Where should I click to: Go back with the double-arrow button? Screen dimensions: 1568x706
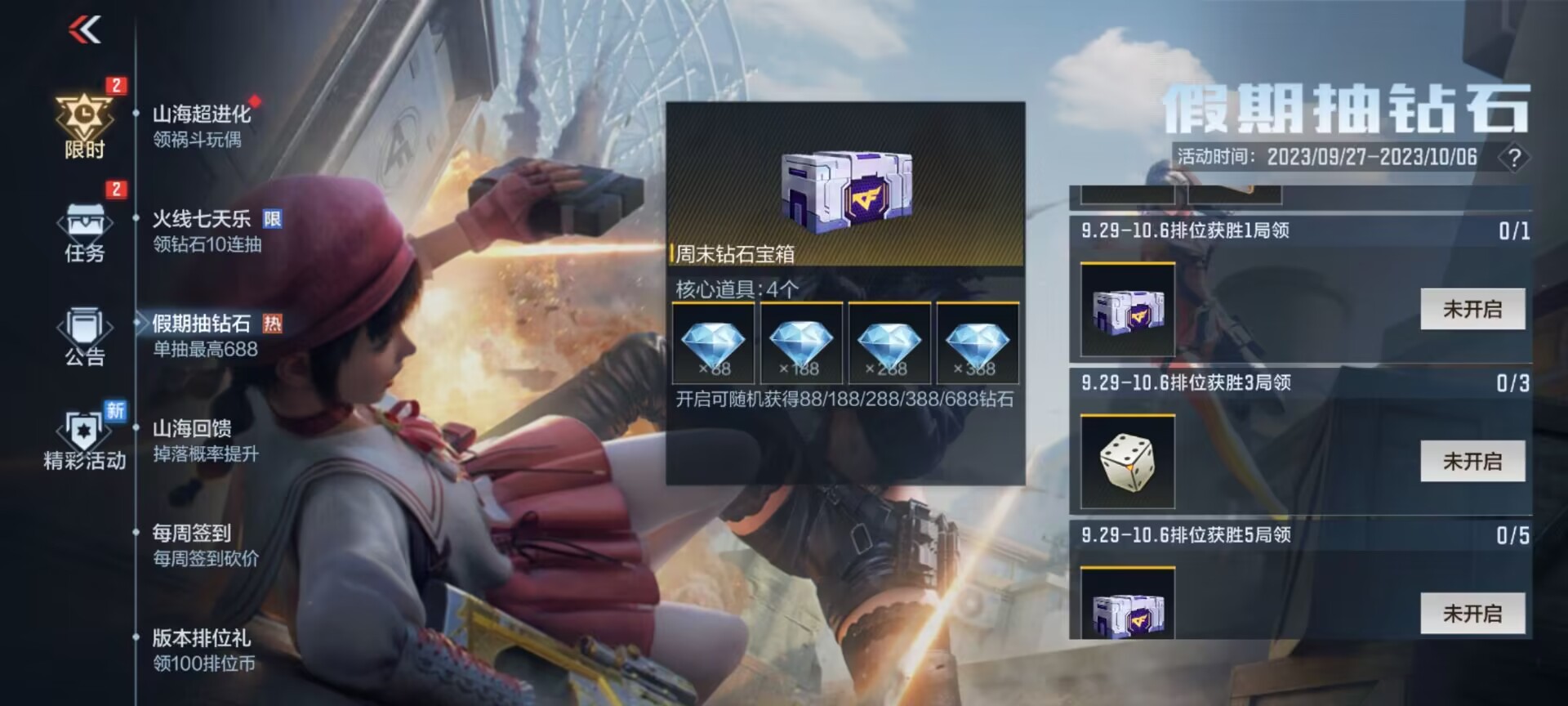click(85, 30)
